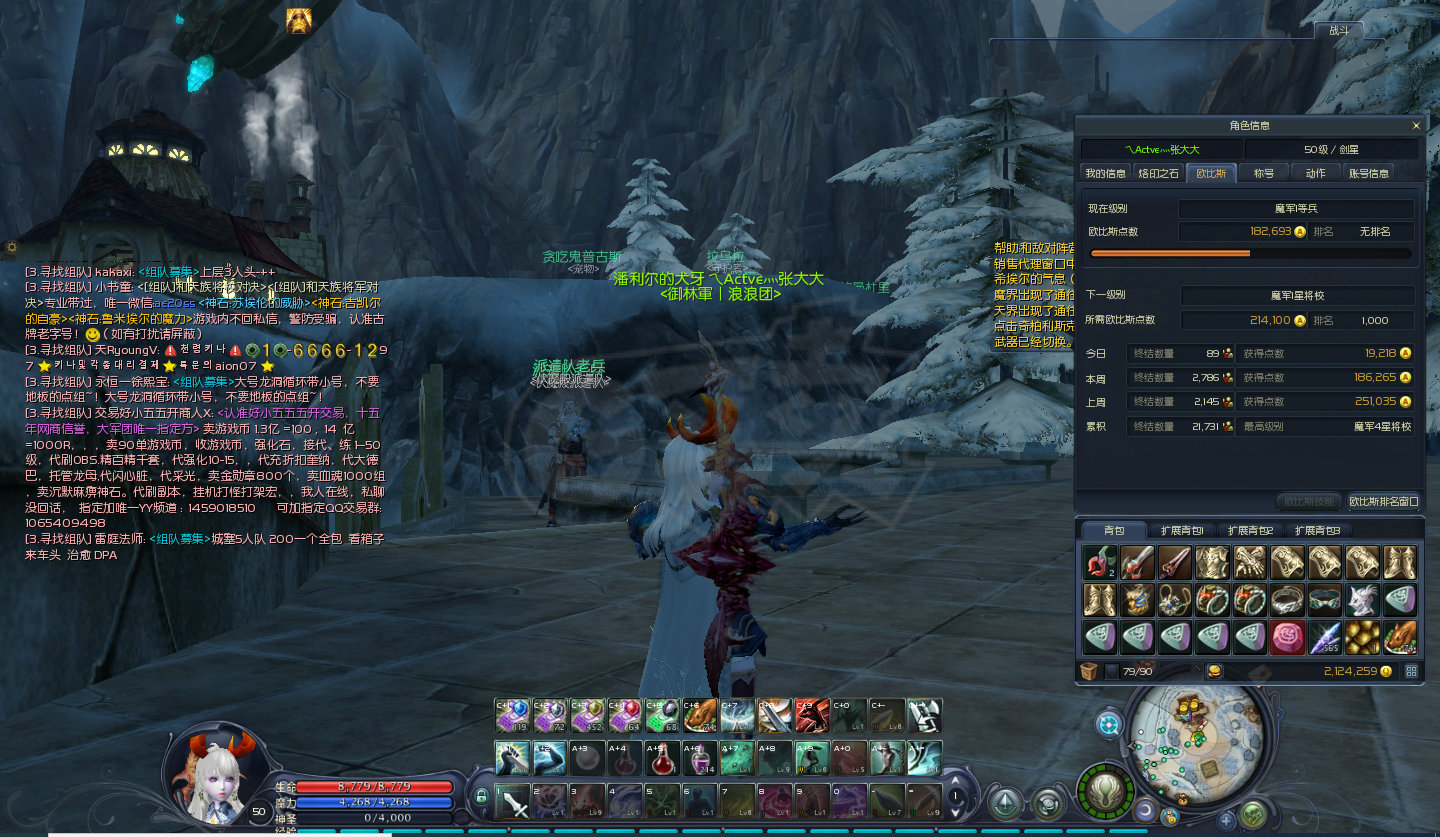Select the pink rose item in bag
This screenshot has width=1440, height=837.
coord(1287,637)
